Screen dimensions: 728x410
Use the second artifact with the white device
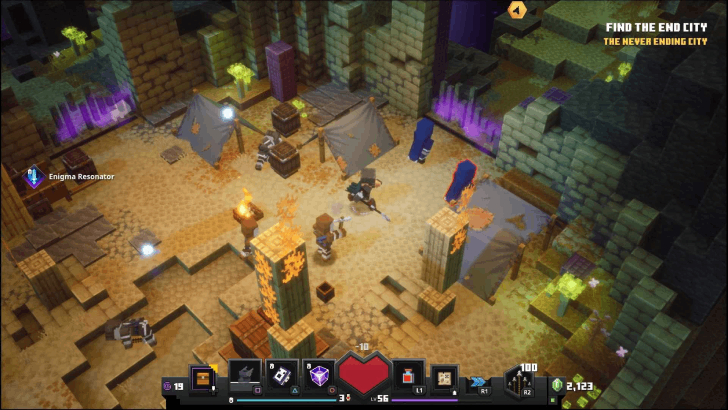[x=283, y=374]
